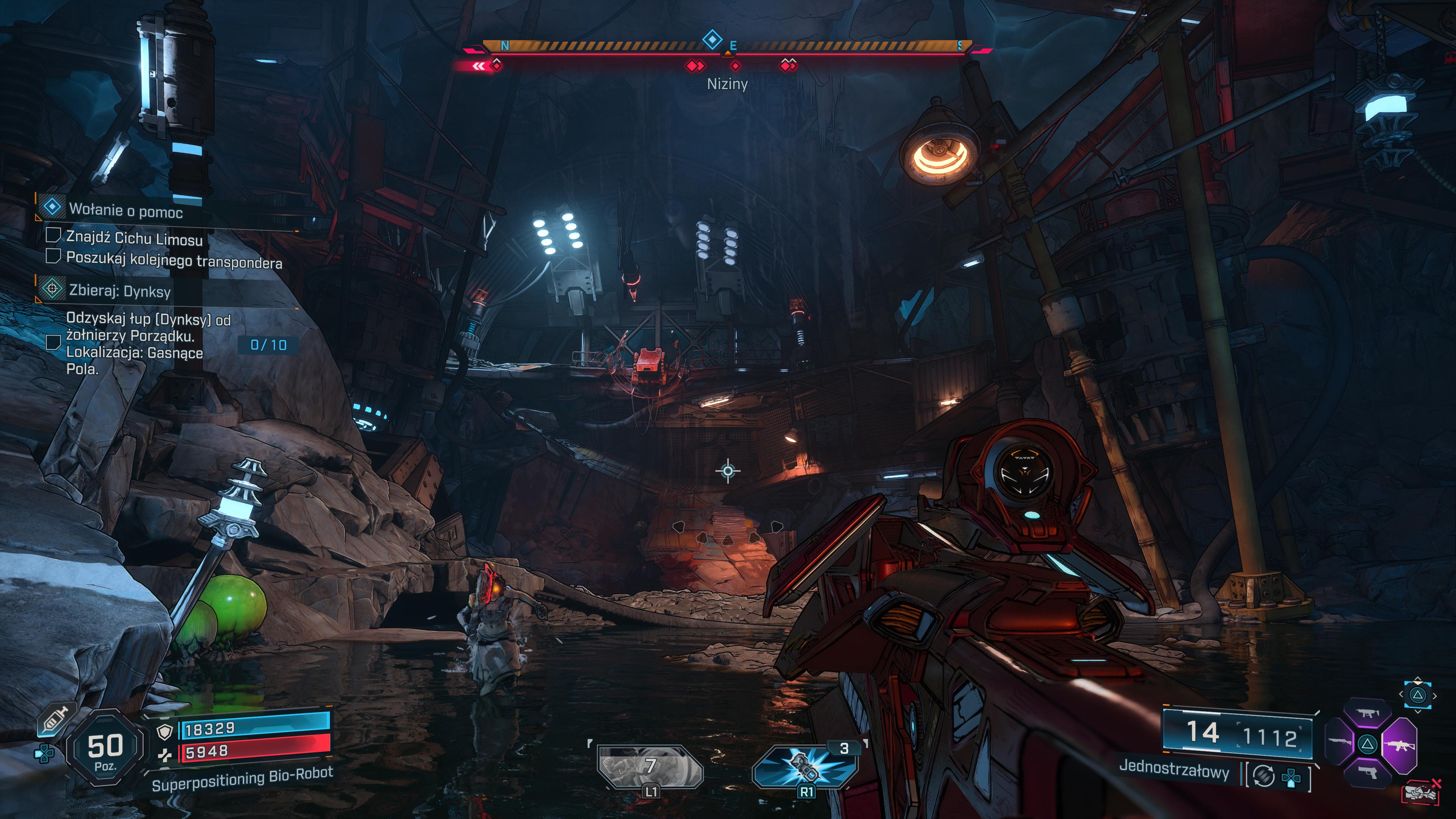This screenshot has height=819, width=1456.
Task: Open the "Zbieraj: Dynksy" tracked objective
Action: pos(119,290)
